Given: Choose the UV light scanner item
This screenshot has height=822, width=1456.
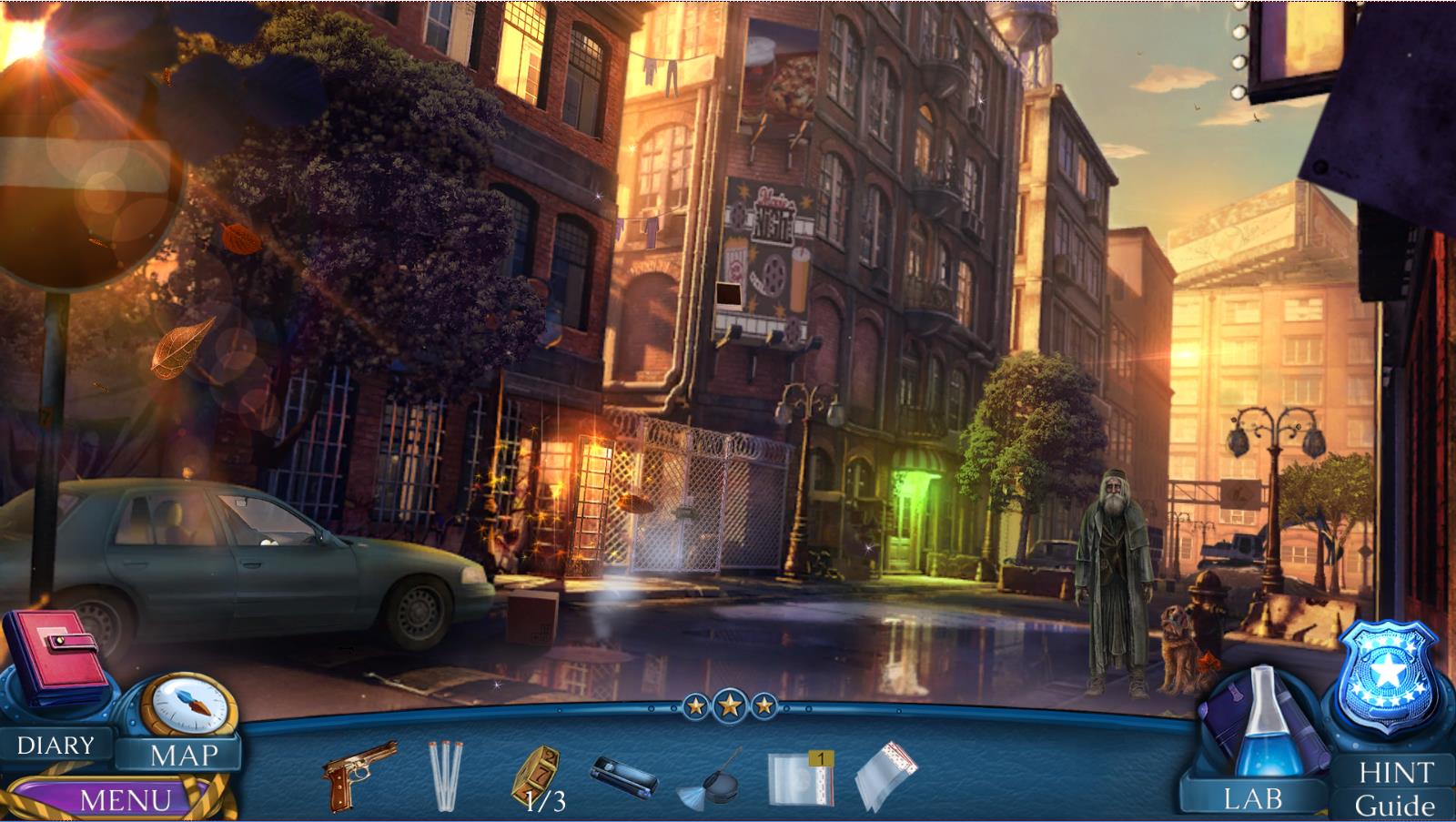Looking at the screenshot, I should point(623,776).
